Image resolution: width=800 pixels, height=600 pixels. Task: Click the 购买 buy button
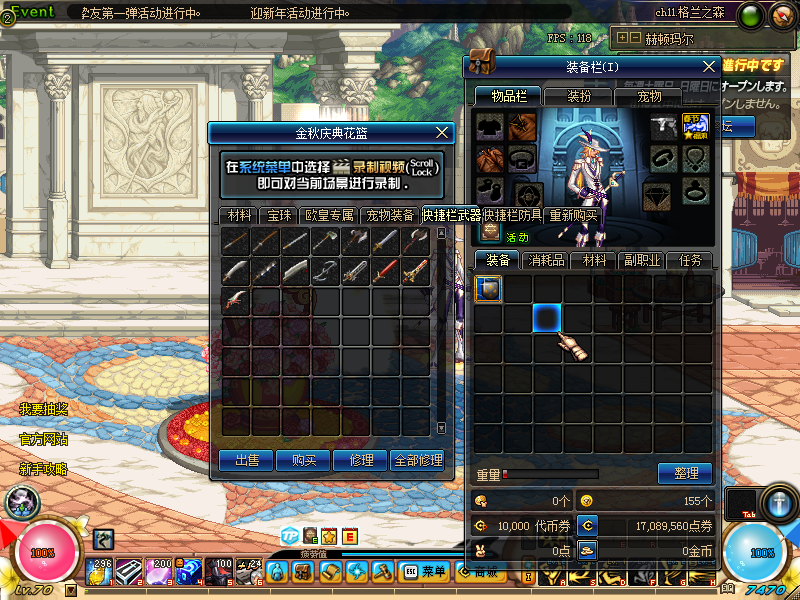305,460
